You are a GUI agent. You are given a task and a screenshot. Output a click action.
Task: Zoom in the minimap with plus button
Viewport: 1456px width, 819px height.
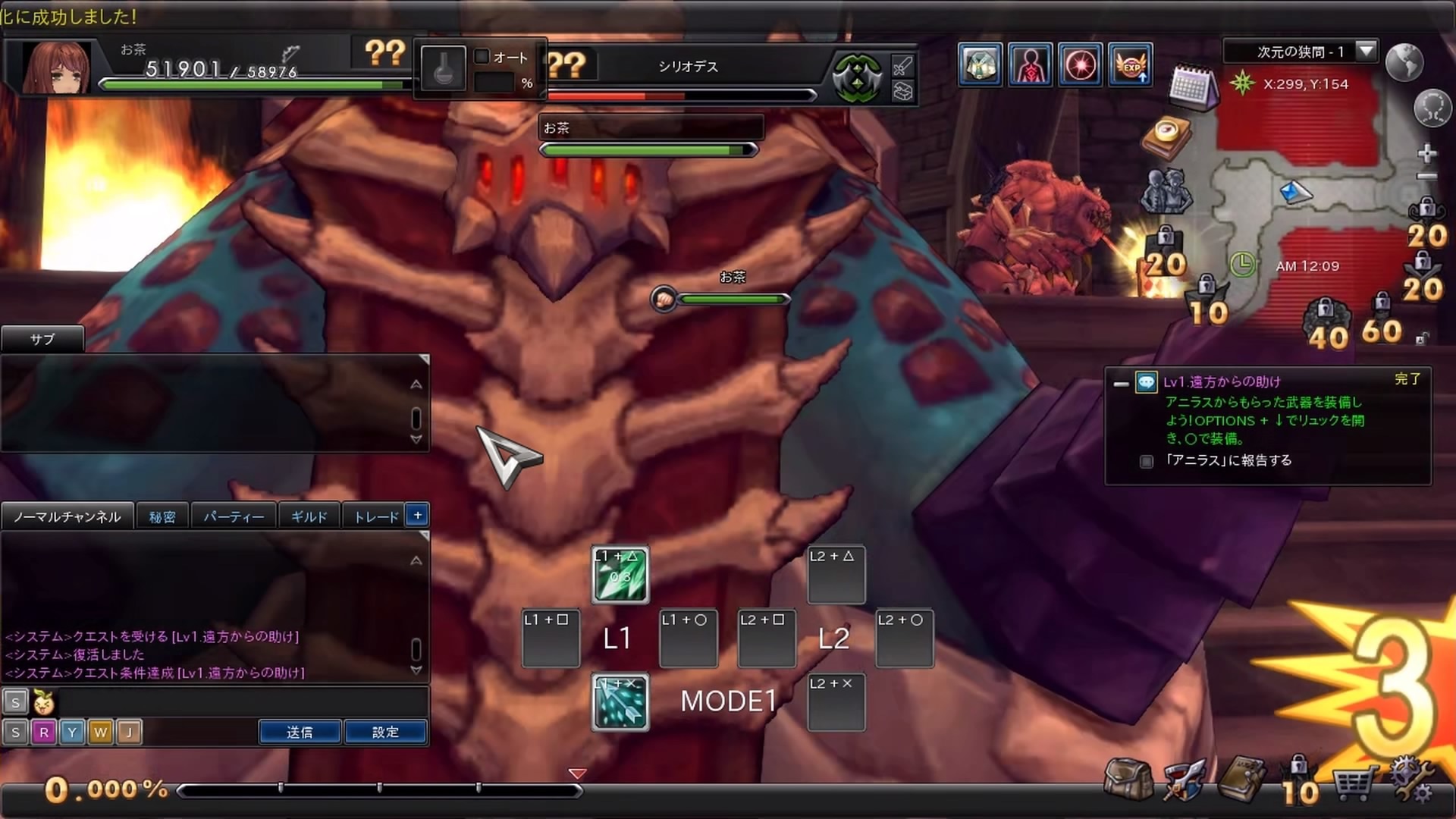coord(1426,154)
